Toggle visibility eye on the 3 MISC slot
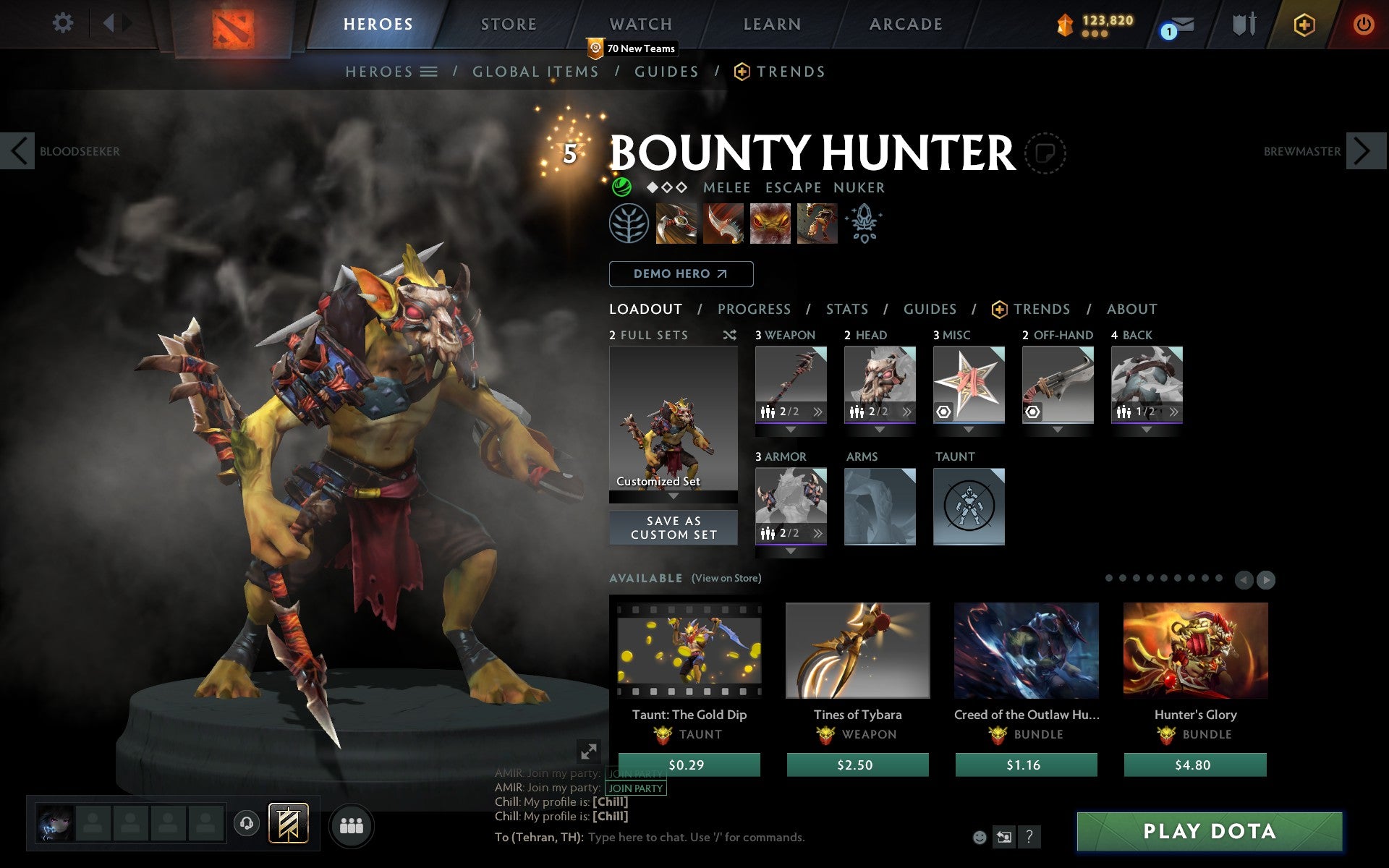 tap(943, 412)
